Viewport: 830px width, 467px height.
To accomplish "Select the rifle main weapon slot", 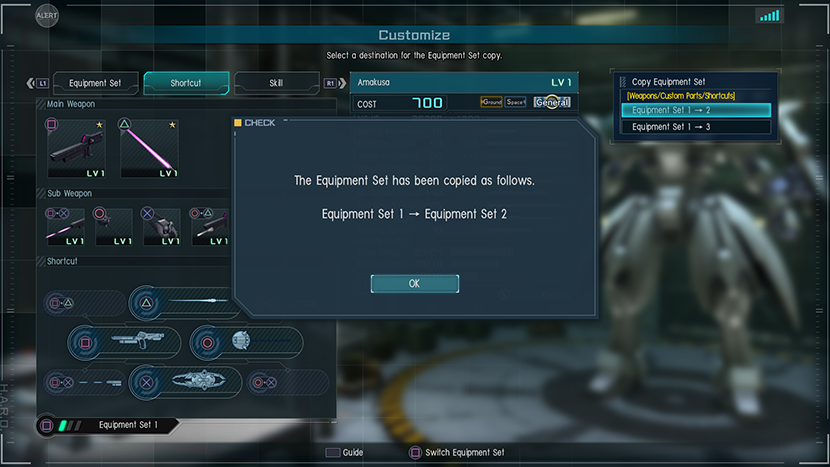I will pyautogui.click(x=77, y=148).
